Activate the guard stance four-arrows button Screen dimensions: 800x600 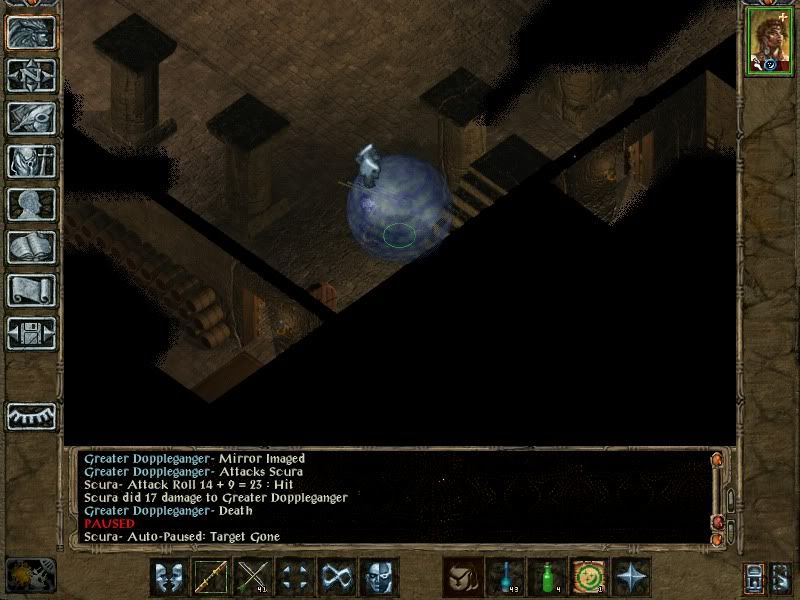pyautogui.click(x=296, y=577)
